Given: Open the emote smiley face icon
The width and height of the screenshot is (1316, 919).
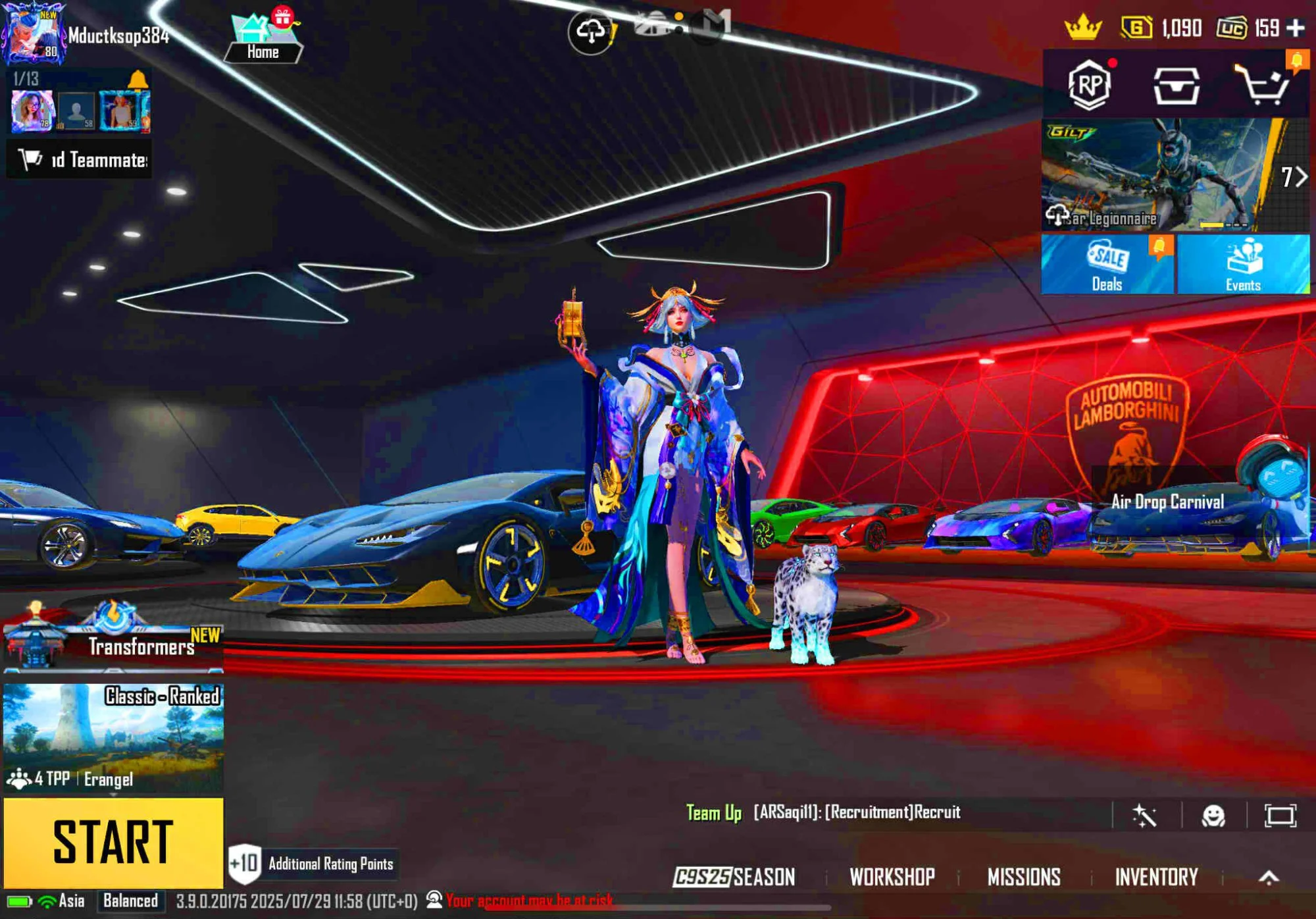Looking at the screenshot, I should [1213, 816].
